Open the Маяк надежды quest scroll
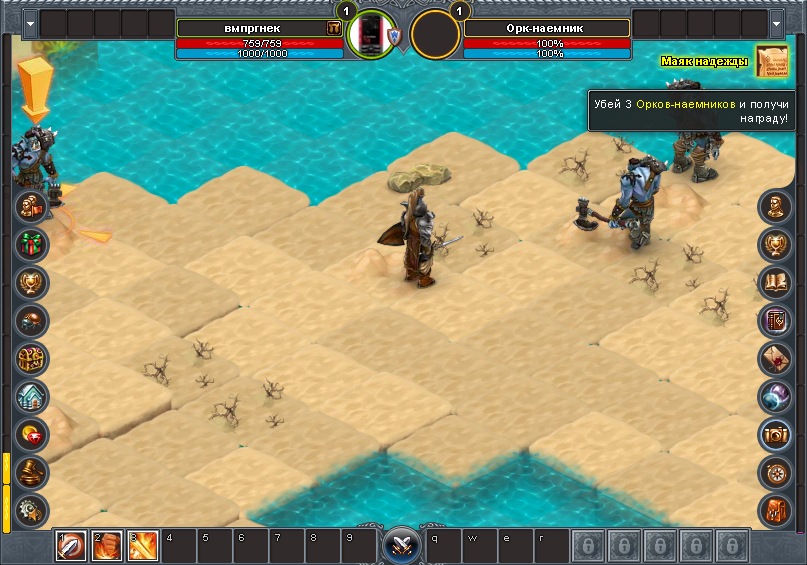This screenshot has width=807, height=565. 771,62
